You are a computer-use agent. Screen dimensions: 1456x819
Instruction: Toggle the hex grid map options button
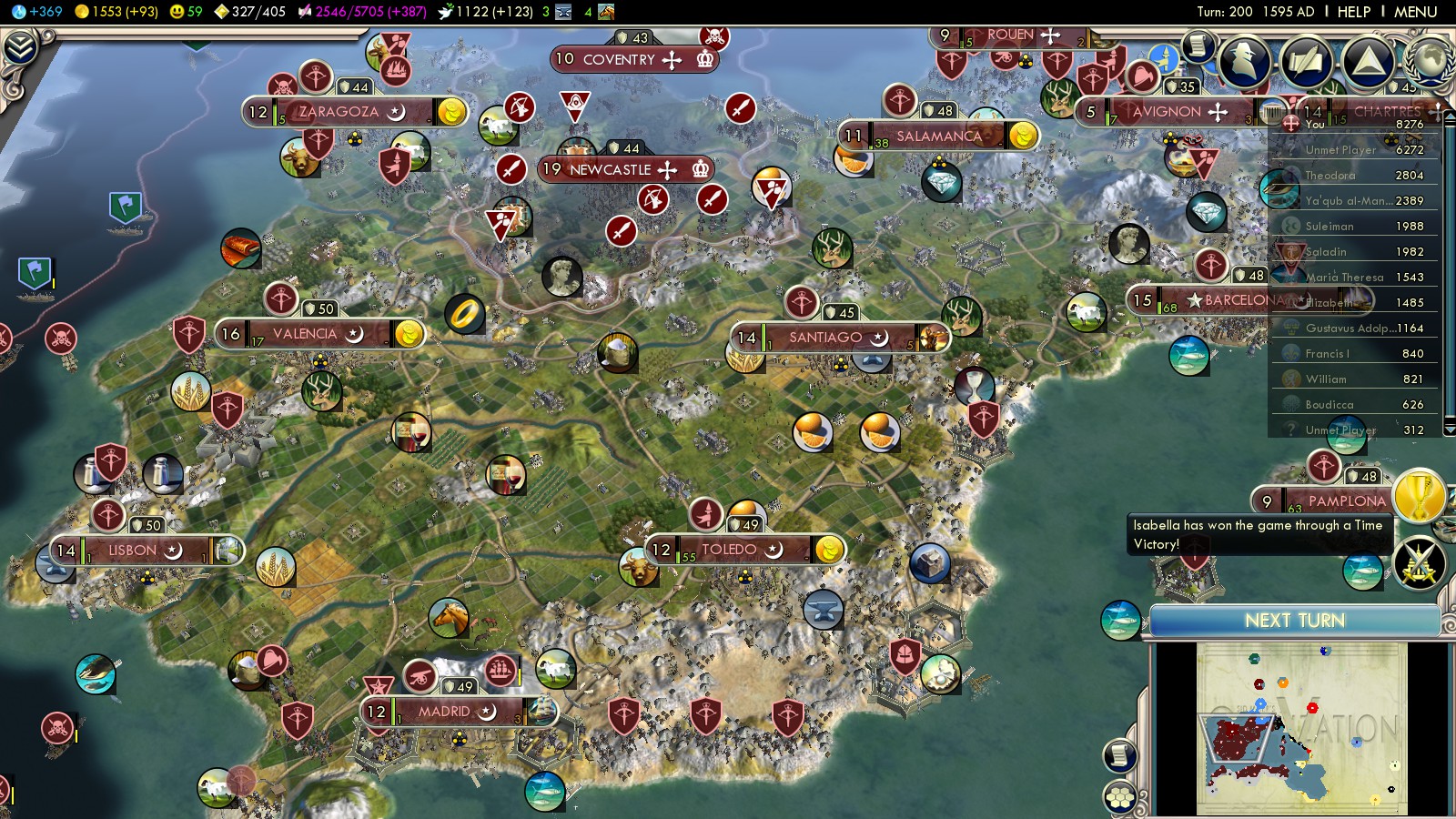click(x=1119, y=797)
